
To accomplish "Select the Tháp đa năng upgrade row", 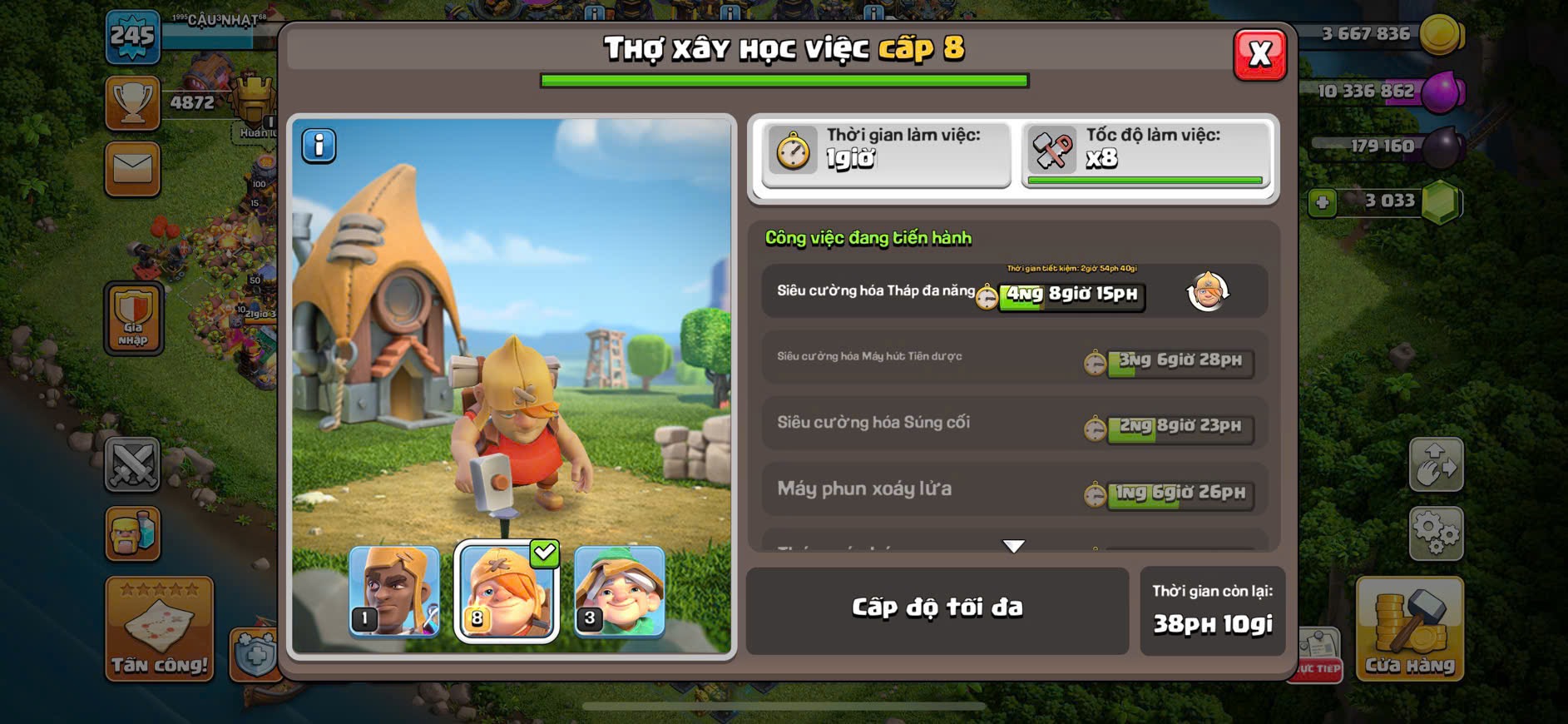I will [x=1014, y=291].
